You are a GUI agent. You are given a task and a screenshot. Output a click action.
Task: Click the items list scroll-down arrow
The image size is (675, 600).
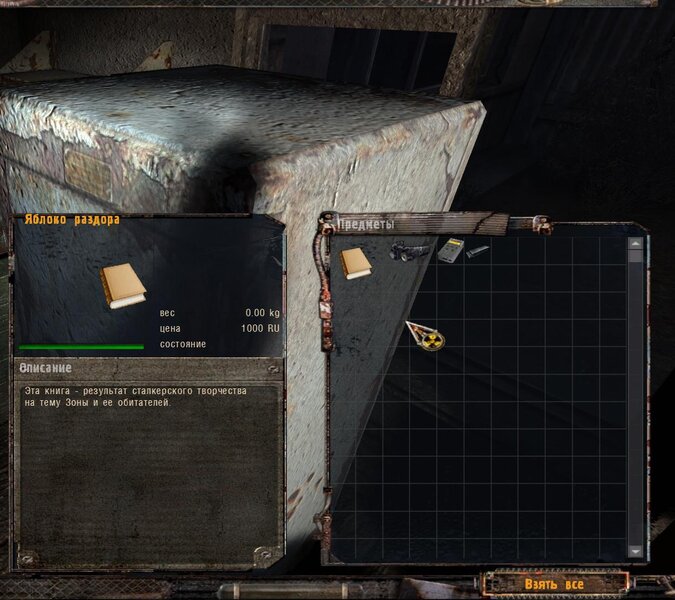tap(635, 550)
